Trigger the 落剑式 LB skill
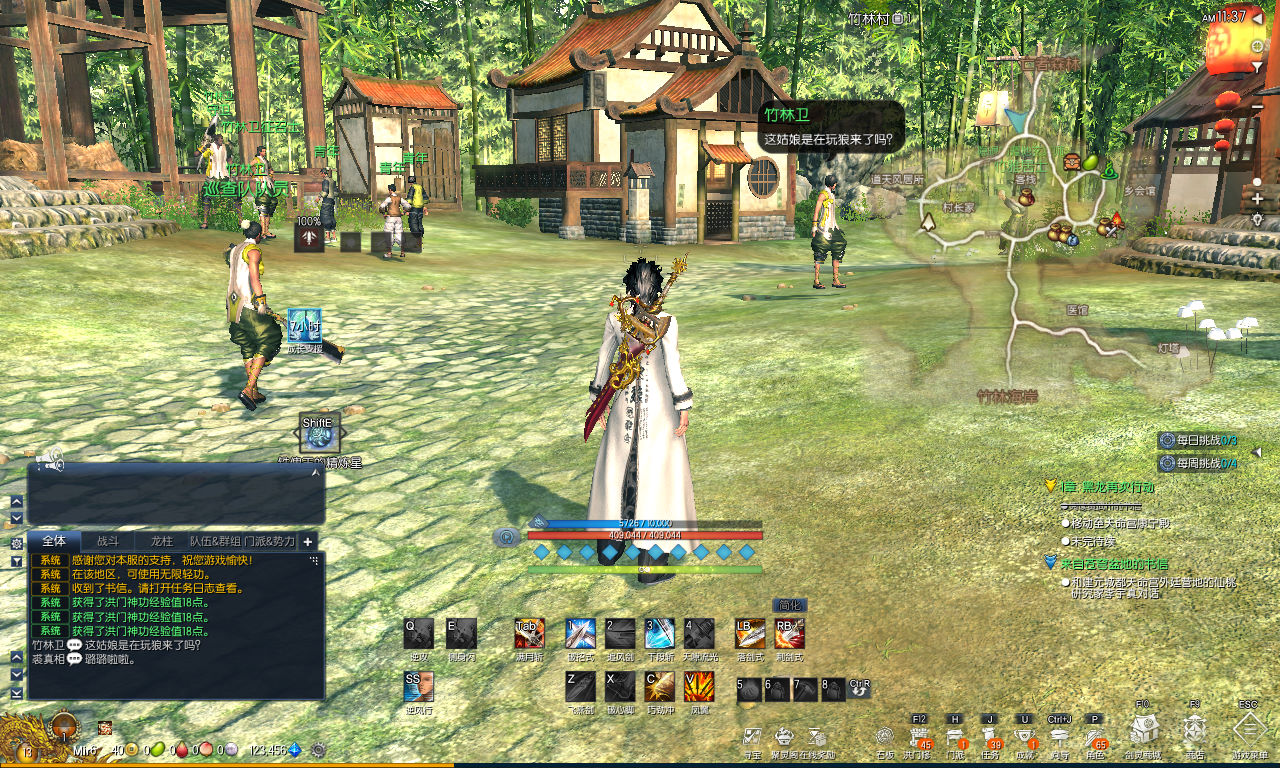Image resolution: width=1280 pixels, height=768 pixels. tap(749, 633)
